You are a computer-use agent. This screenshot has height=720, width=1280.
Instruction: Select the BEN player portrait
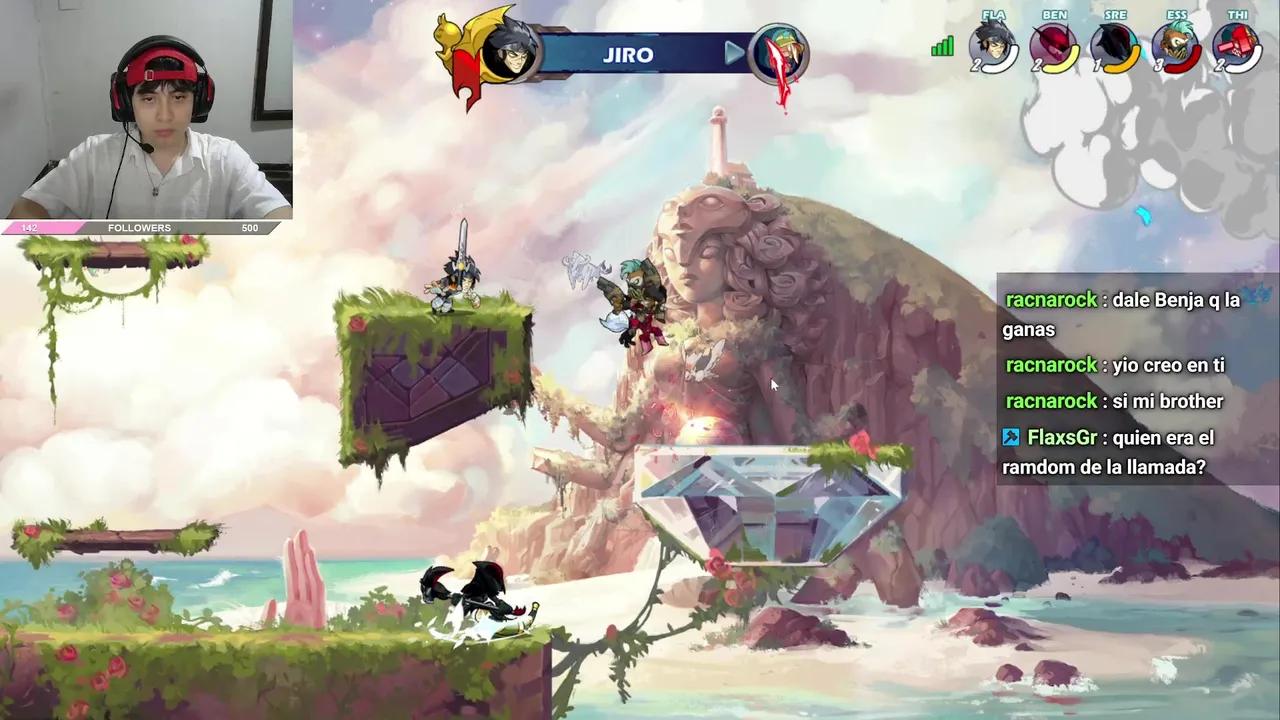pyautogui.click(x=1054, y=45)
